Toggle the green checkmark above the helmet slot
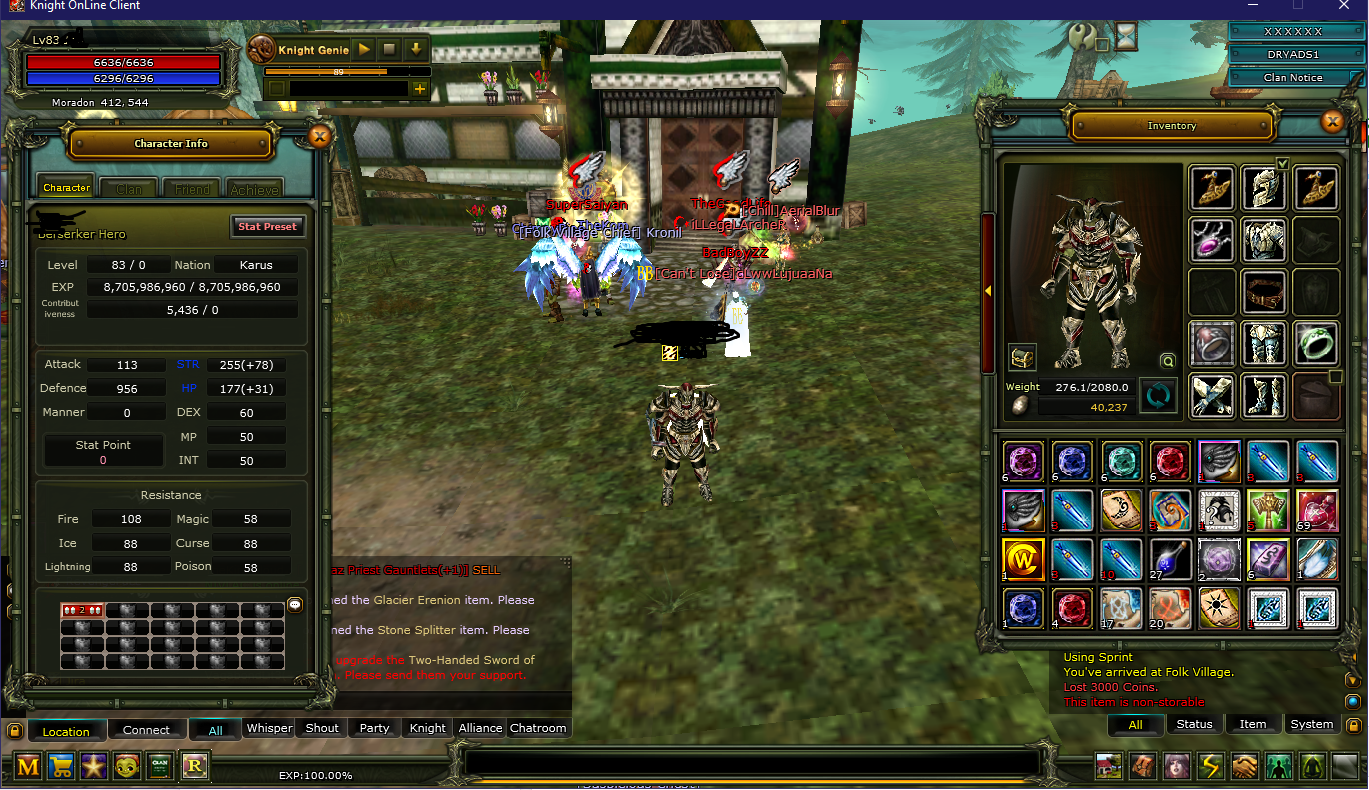The image size is (1369, 790). (1281, 163)
